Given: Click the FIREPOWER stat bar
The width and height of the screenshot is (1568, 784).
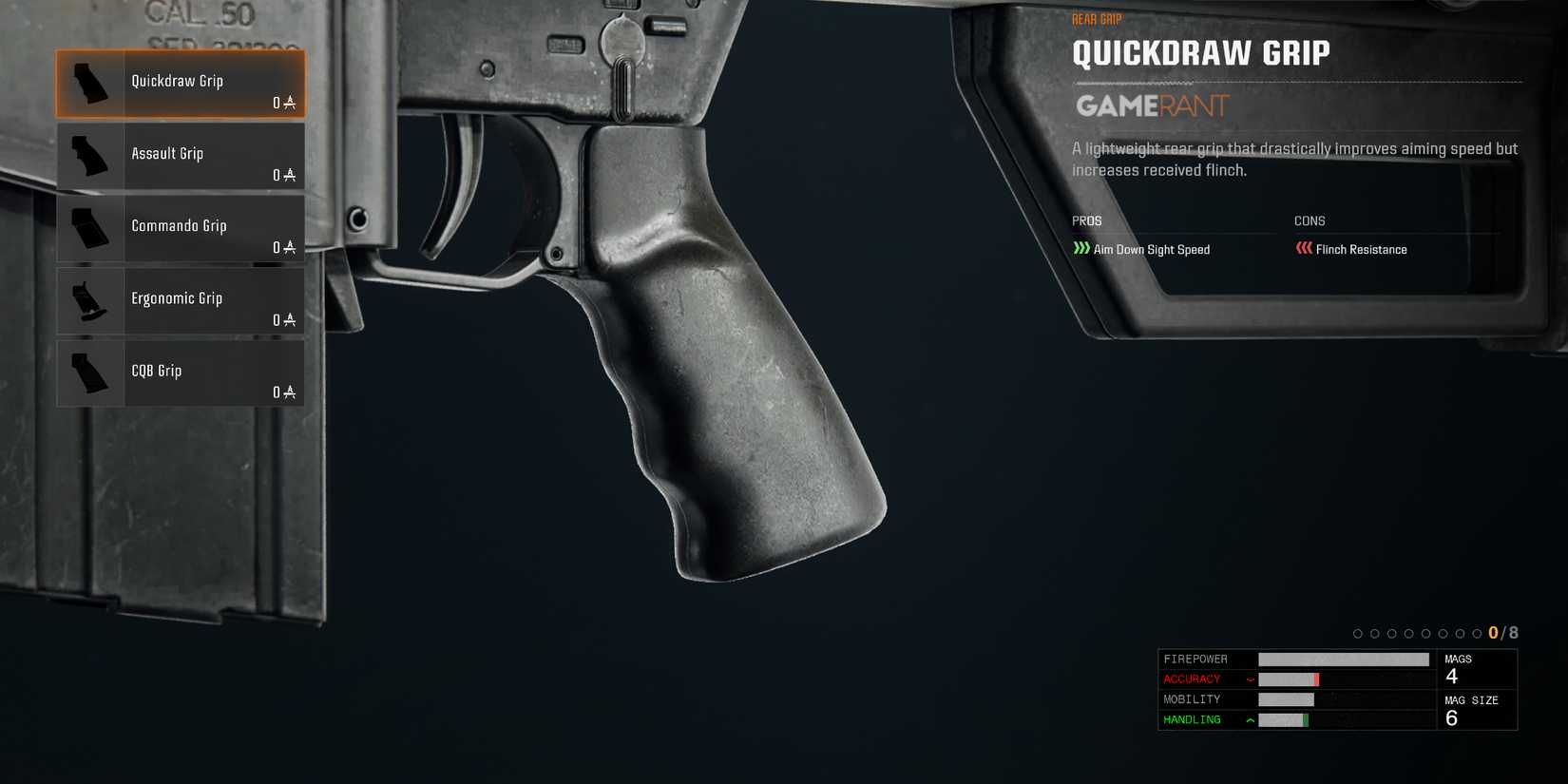Looking at the screenshot, I should pyautogui.click(x=1343, y=659).
